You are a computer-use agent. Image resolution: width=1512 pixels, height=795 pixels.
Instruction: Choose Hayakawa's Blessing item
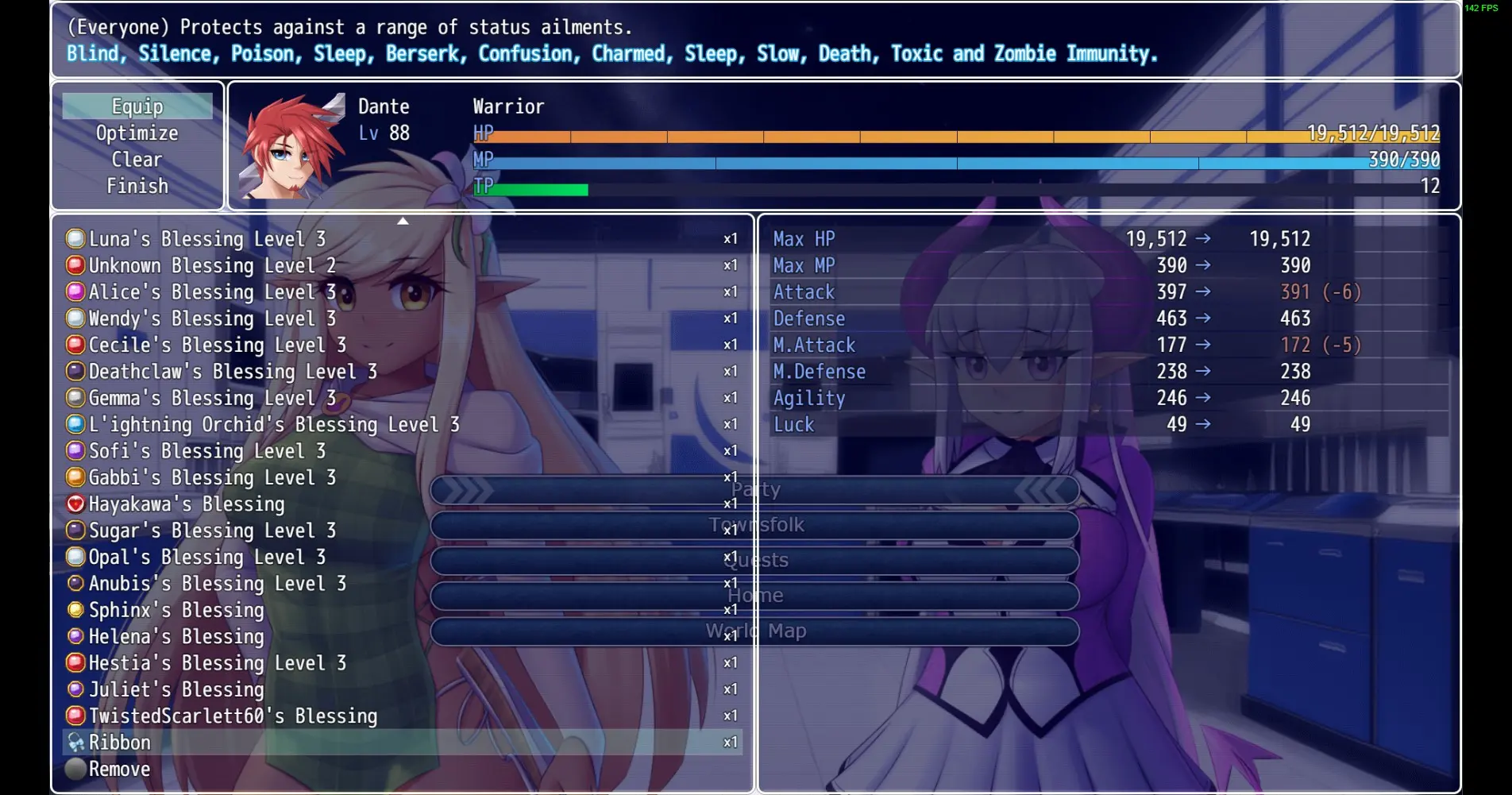click(x=187, y=504)
